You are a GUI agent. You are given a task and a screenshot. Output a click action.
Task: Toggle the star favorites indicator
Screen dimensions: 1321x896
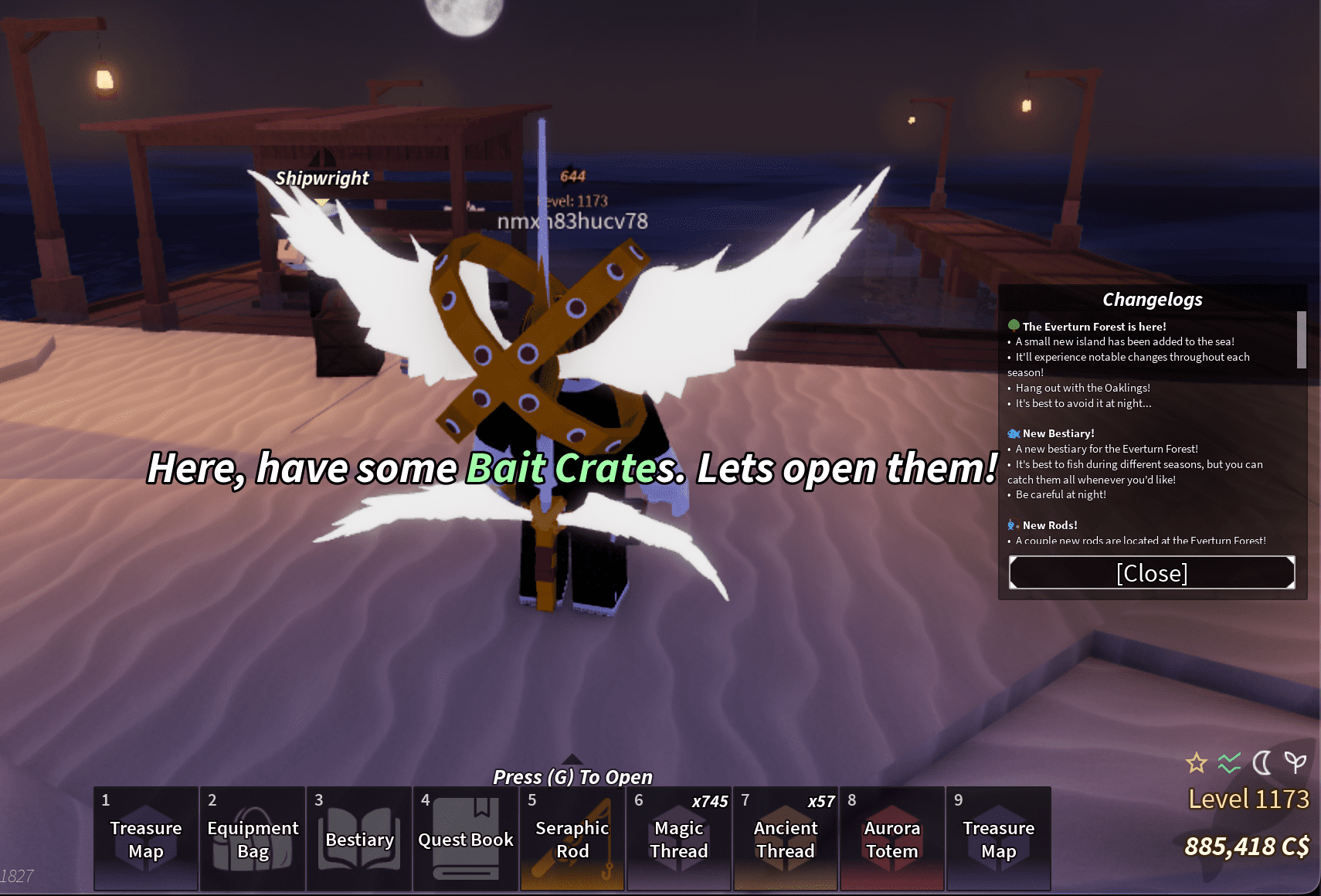(x=1196, y=763)
